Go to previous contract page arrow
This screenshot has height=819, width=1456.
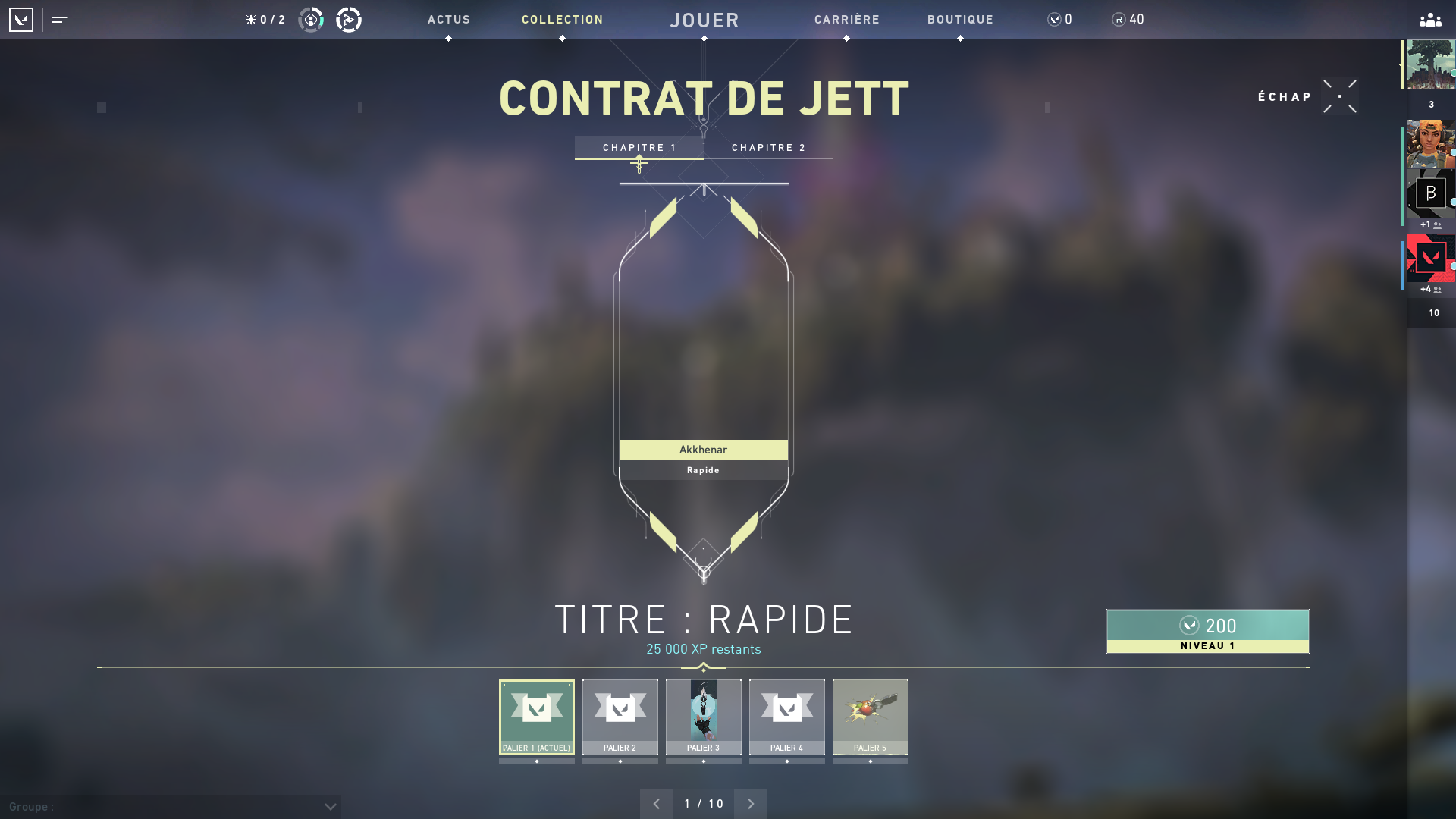point(657,803)
